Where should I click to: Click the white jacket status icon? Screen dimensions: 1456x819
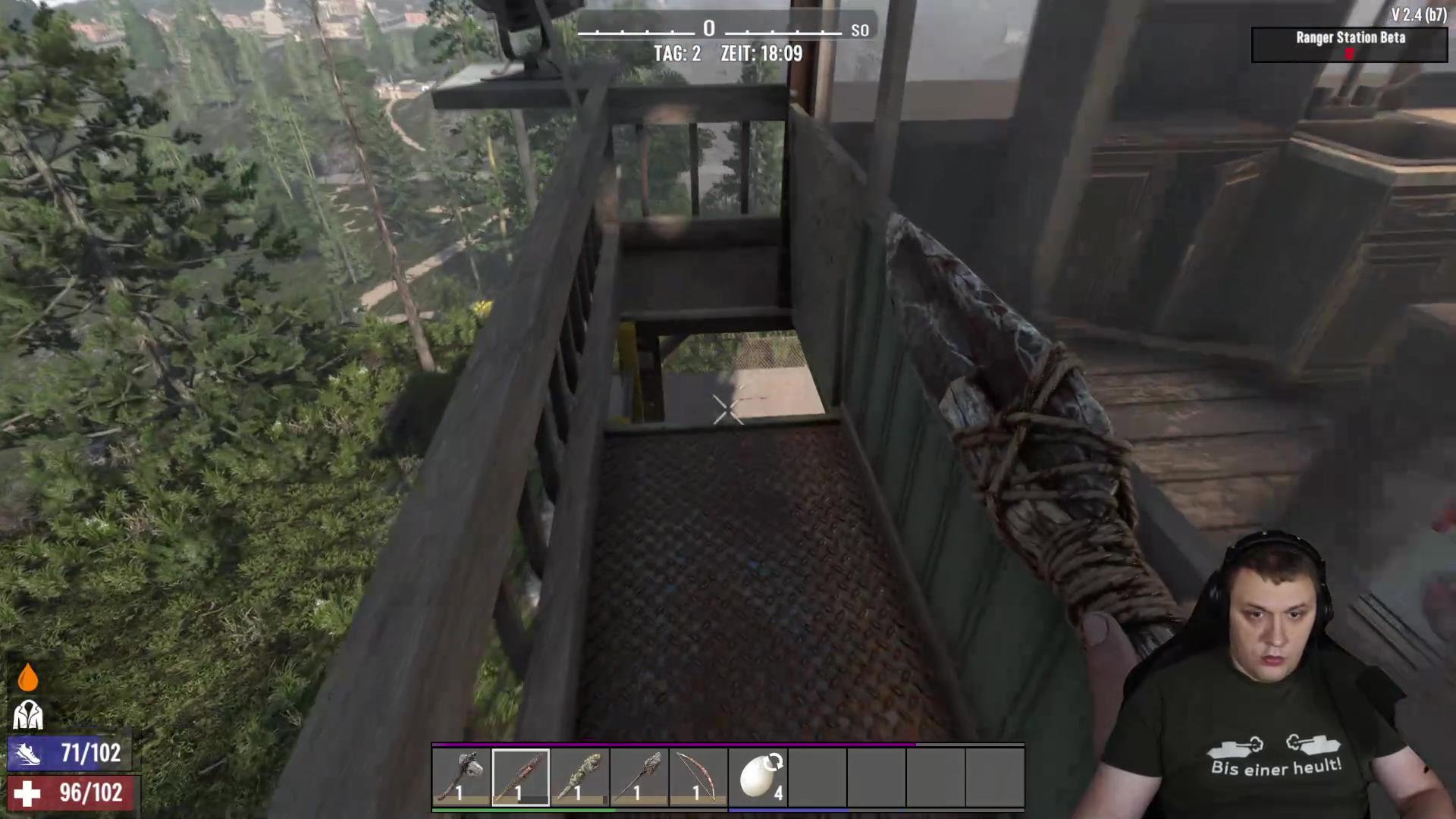pyautogui.click(x=28, y=714)
